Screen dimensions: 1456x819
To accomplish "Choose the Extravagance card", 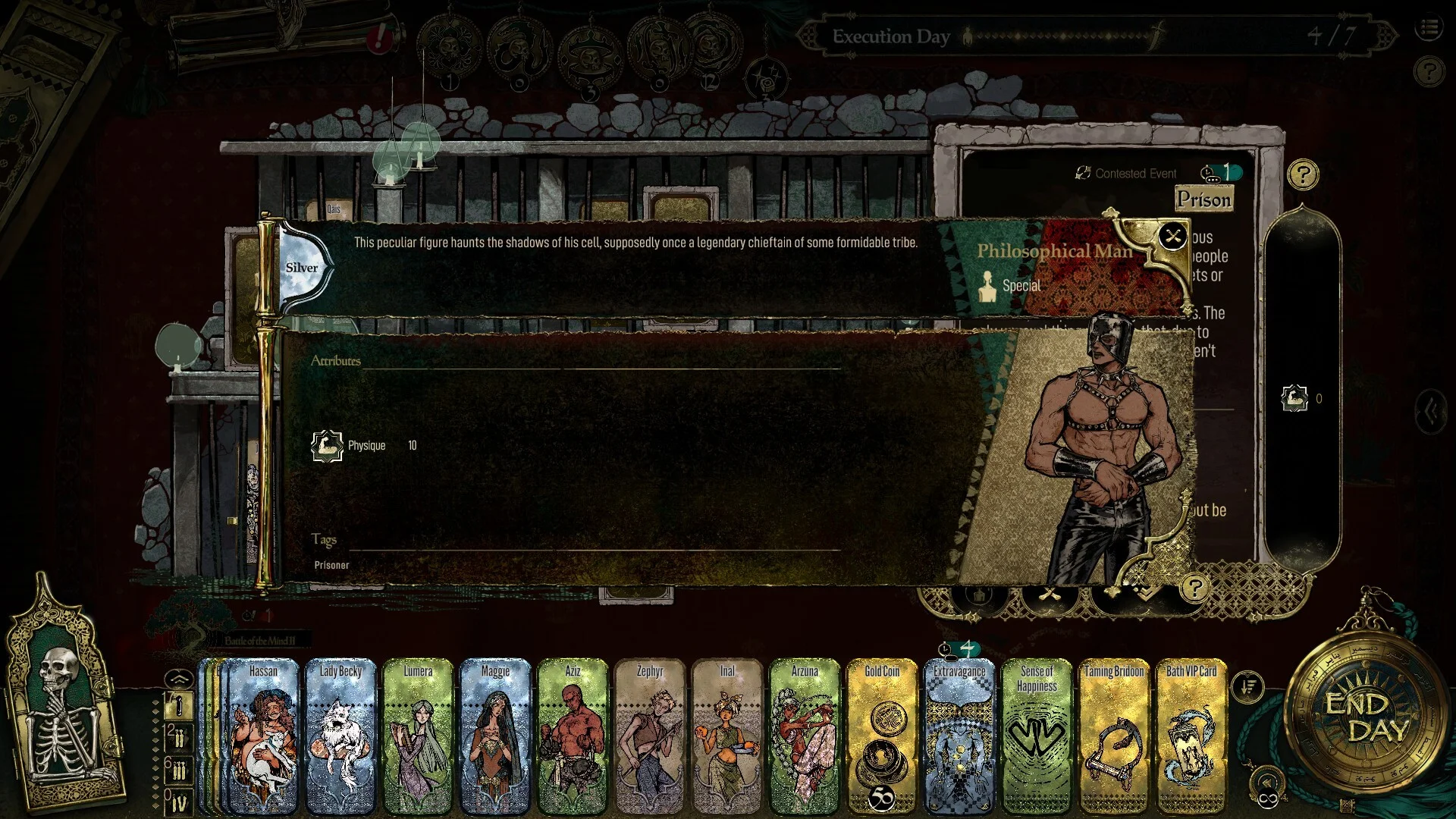I will (959, 736).
